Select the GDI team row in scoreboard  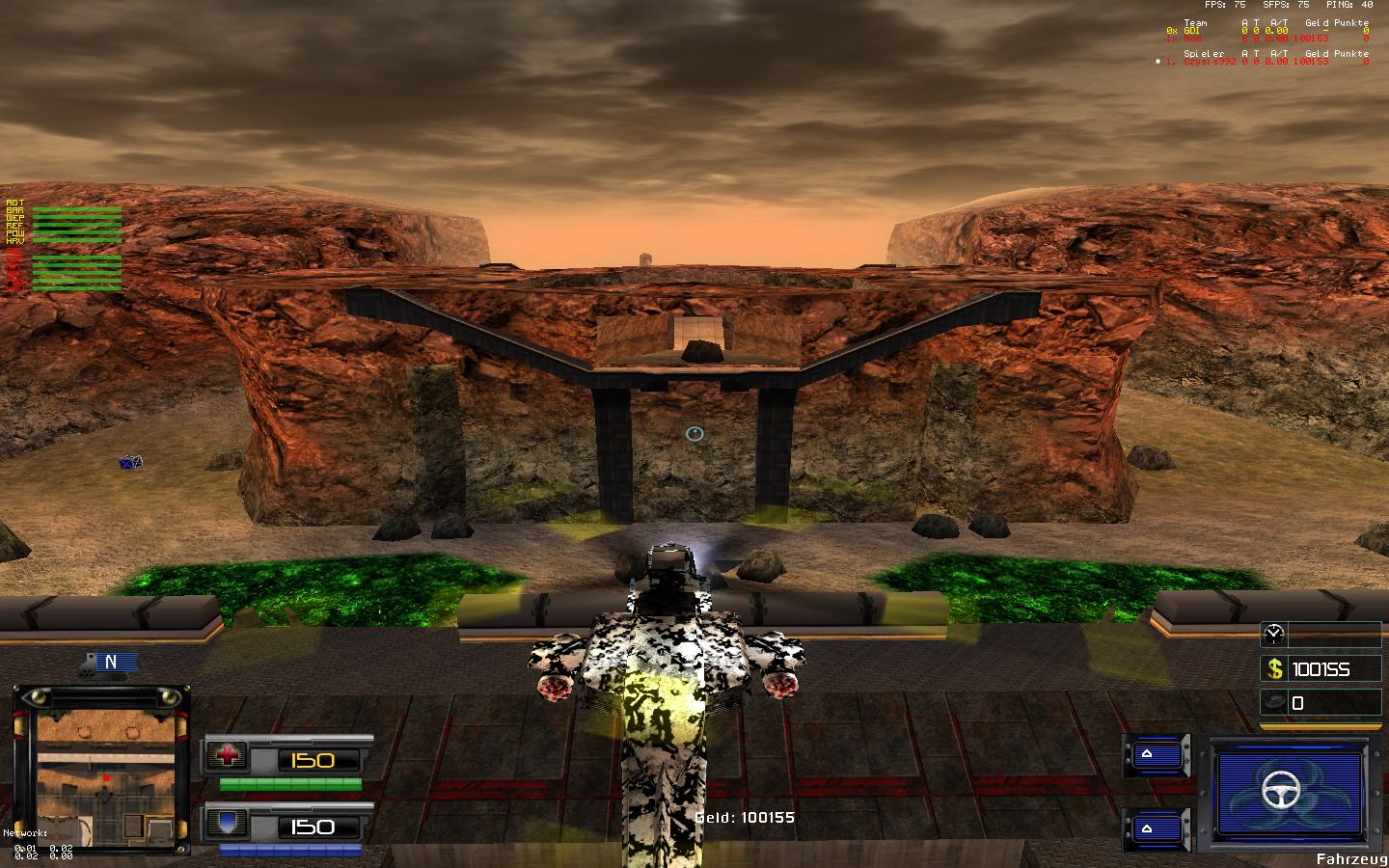pyautogui.click(x=1266, y=31)
